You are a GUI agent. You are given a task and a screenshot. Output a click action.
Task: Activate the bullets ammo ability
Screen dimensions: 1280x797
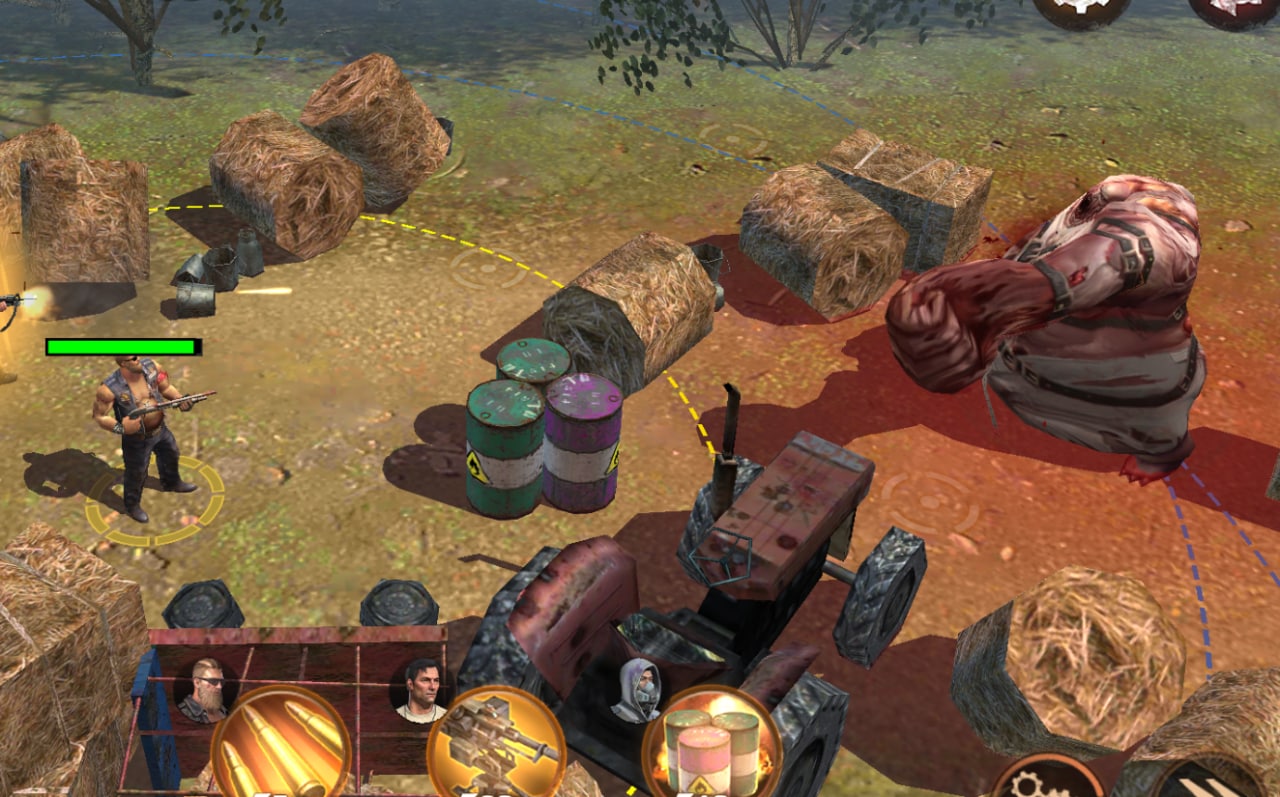point(281,745)
